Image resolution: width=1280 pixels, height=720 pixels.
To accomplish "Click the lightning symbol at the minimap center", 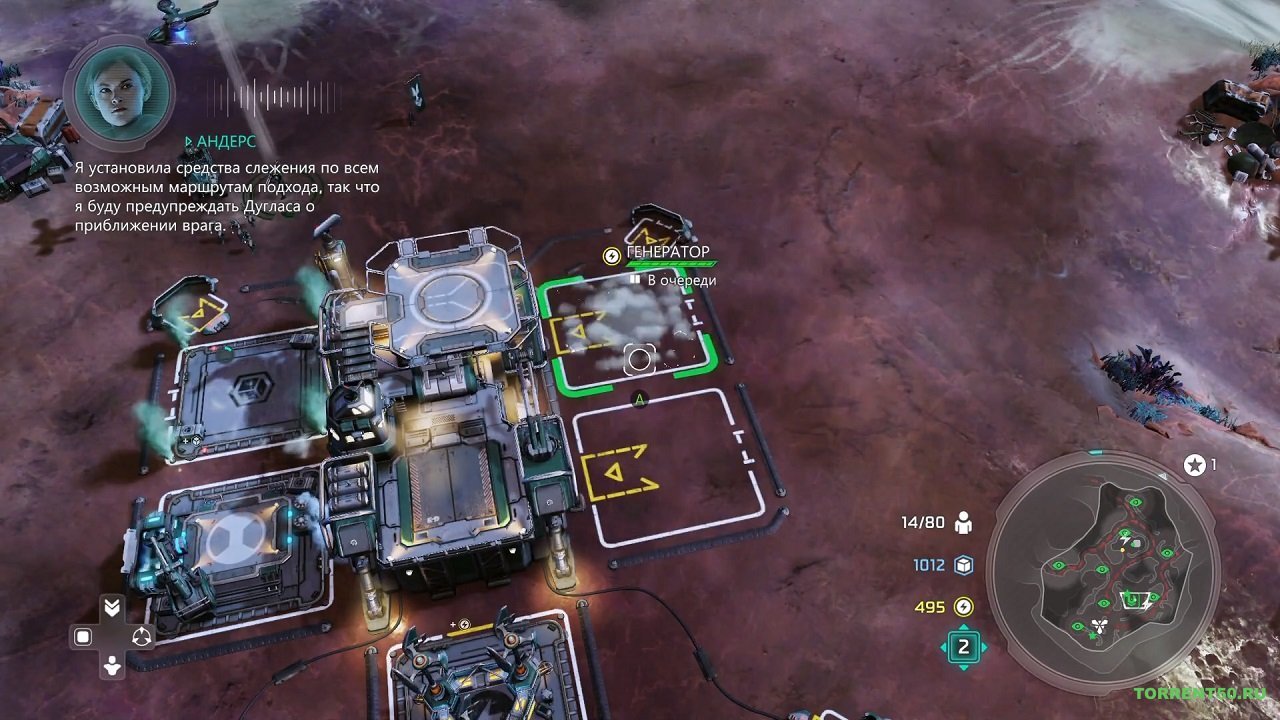I will (x=1124, y=539).
